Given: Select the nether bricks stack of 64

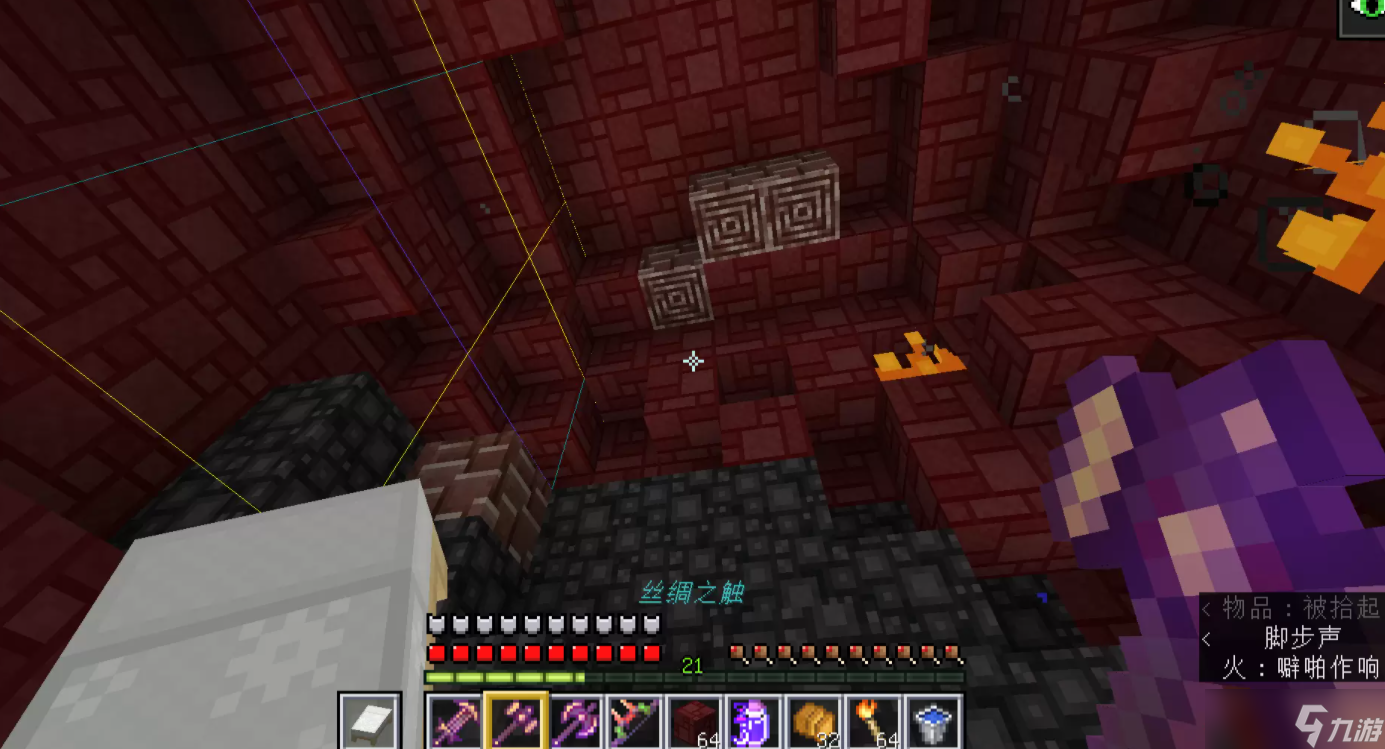Looking at the screenshot, I should tap(695, 720).
